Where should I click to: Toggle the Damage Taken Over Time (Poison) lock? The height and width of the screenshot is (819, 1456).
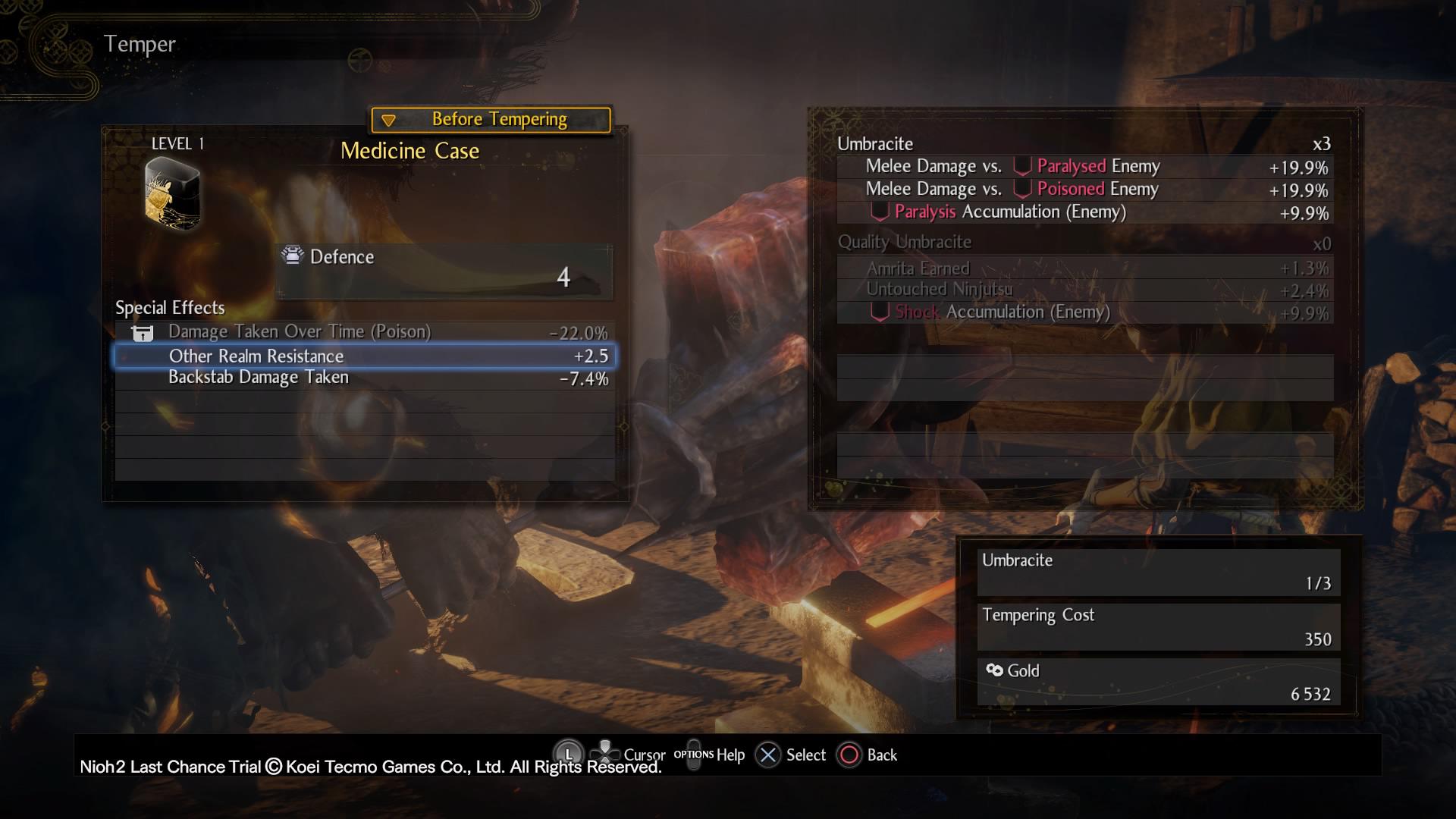click(300, 331)
